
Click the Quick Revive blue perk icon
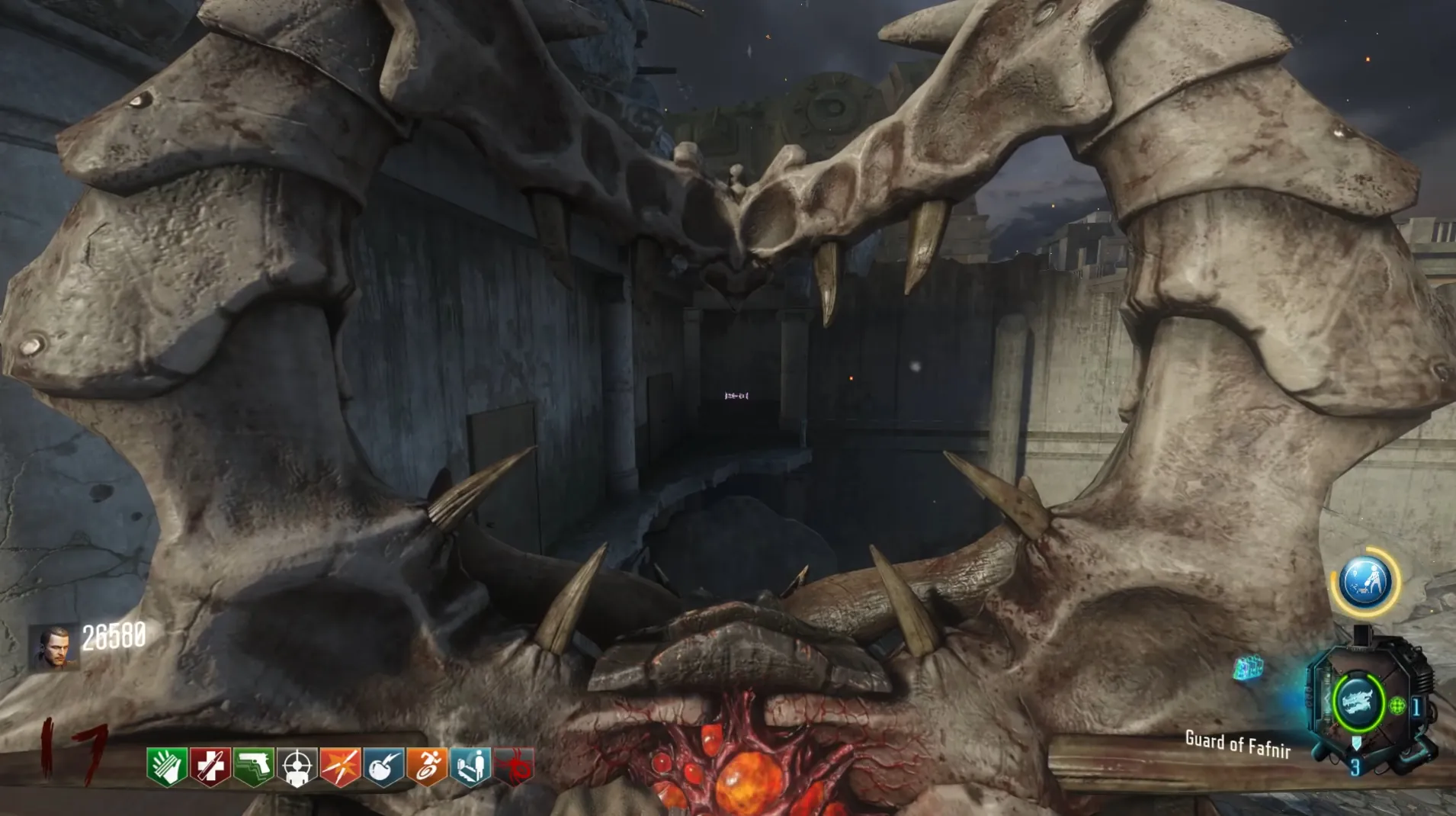(471, 766)
